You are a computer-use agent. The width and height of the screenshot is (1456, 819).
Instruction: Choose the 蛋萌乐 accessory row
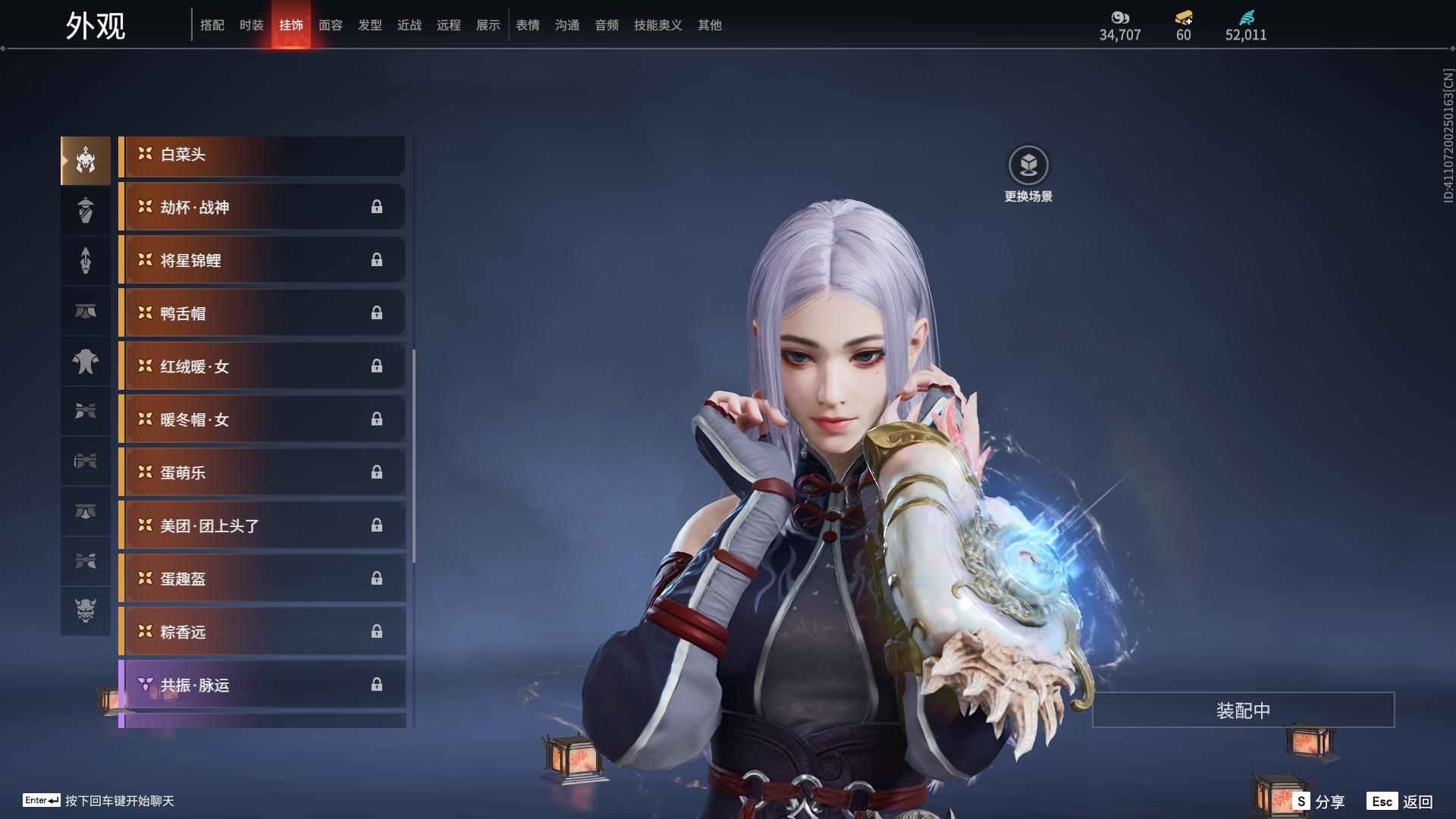pyautogui.click(x=262, y=472)
